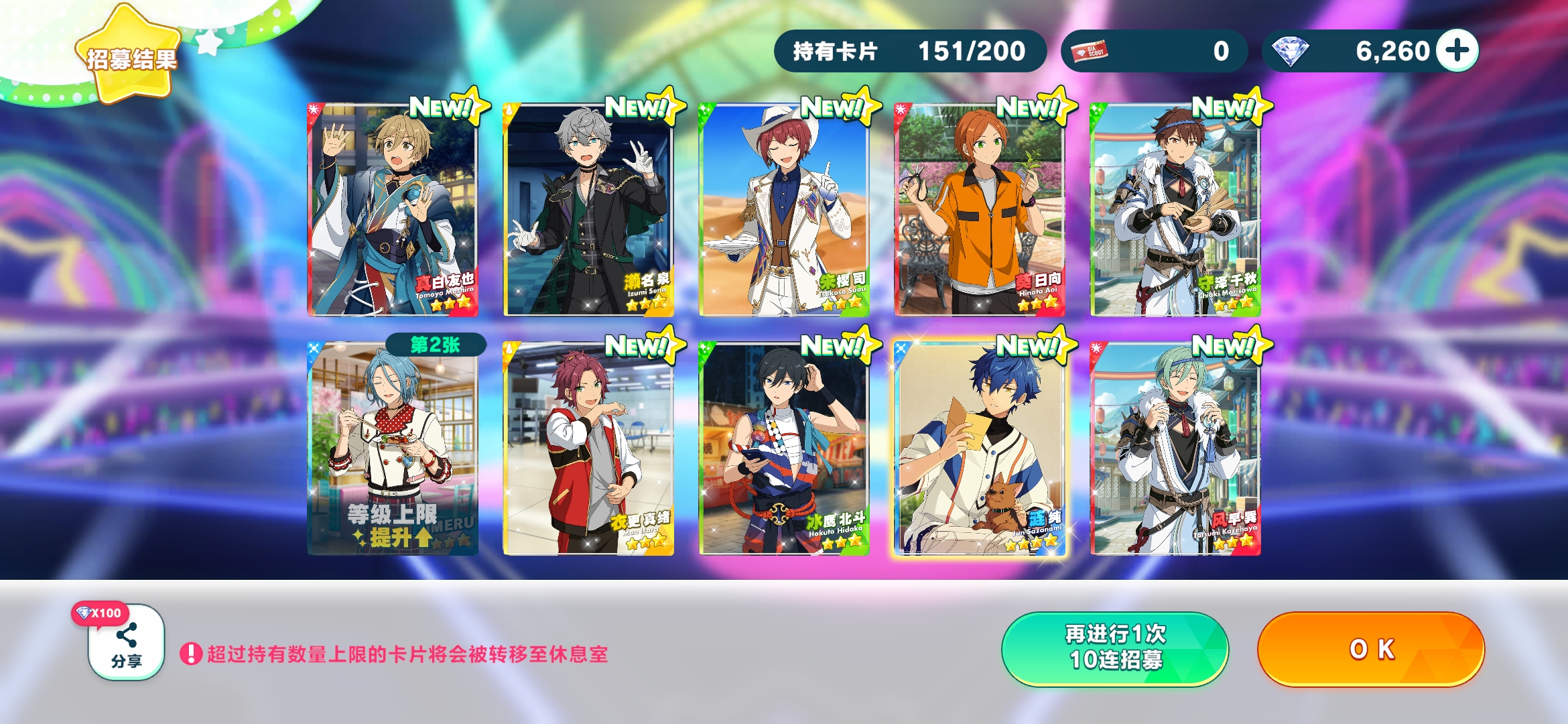Open the duplicate card marked 第2张
The width and height of the screenshot is (1568, 724).
392,448
